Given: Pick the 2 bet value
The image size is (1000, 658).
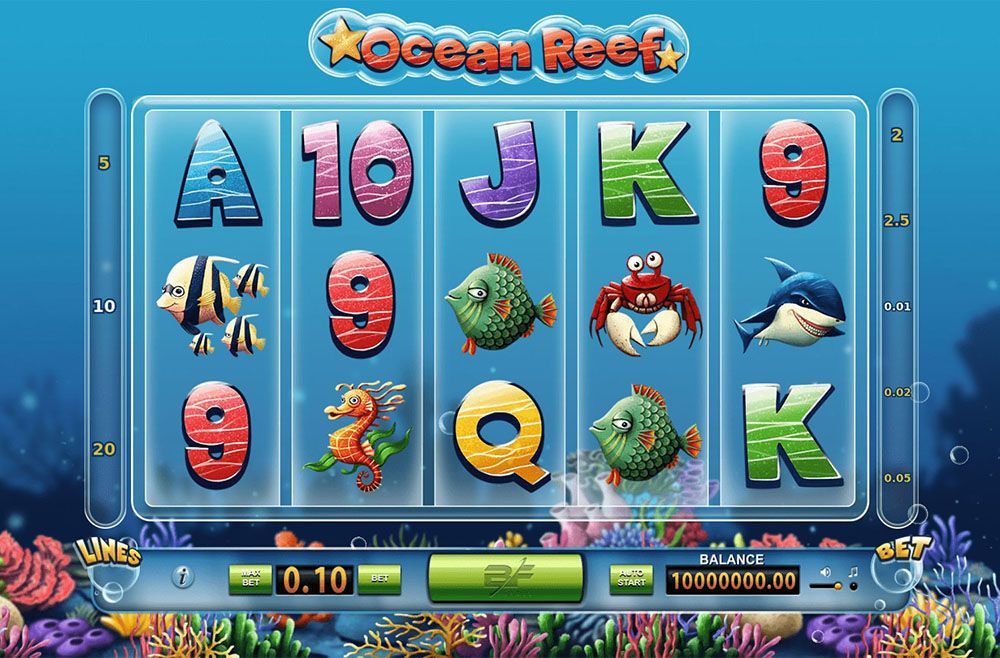Looking at the screenshot, I should point(897,134).
